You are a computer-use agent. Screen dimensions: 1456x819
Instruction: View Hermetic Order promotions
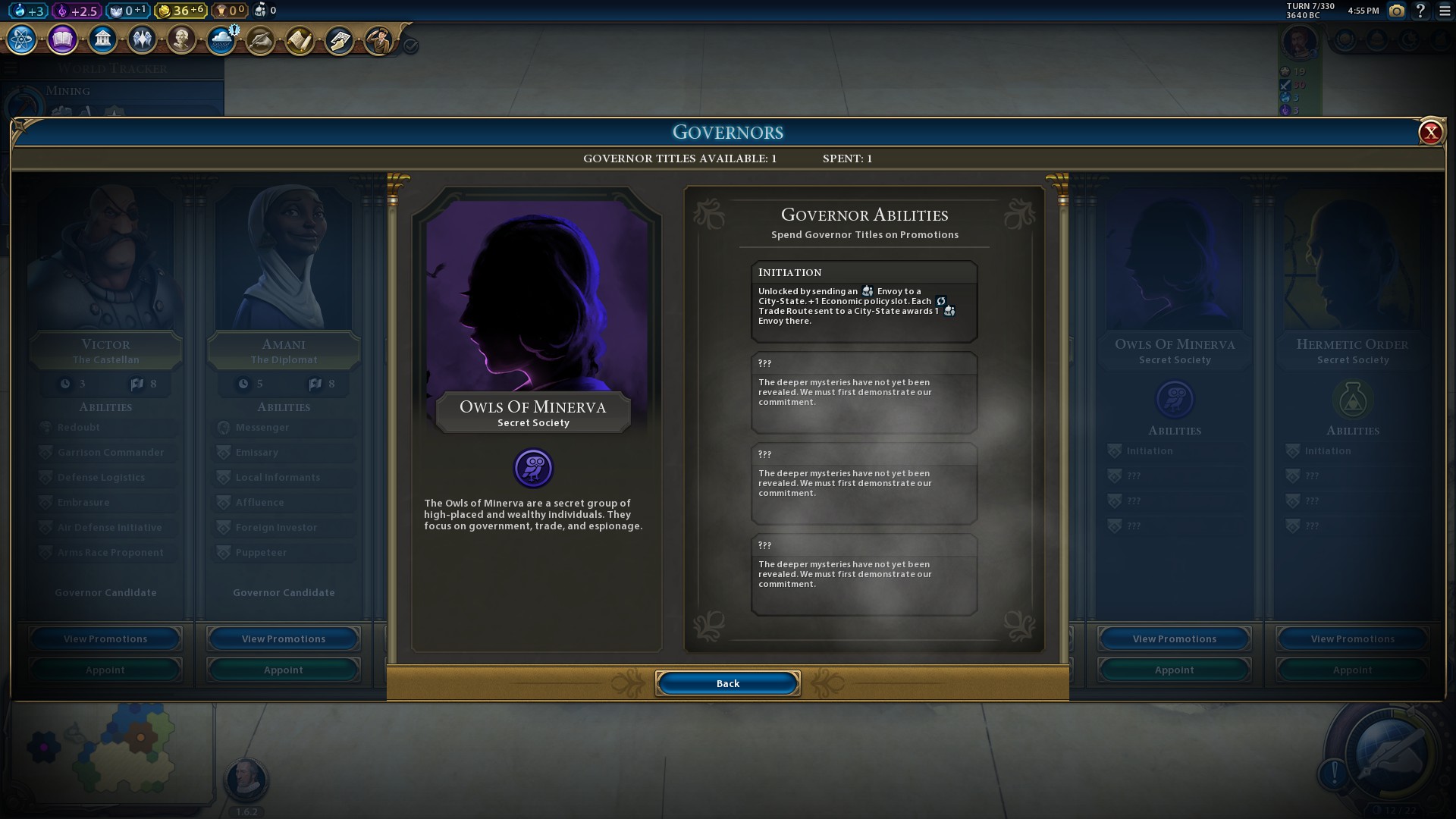click(x=1352, y=639)
